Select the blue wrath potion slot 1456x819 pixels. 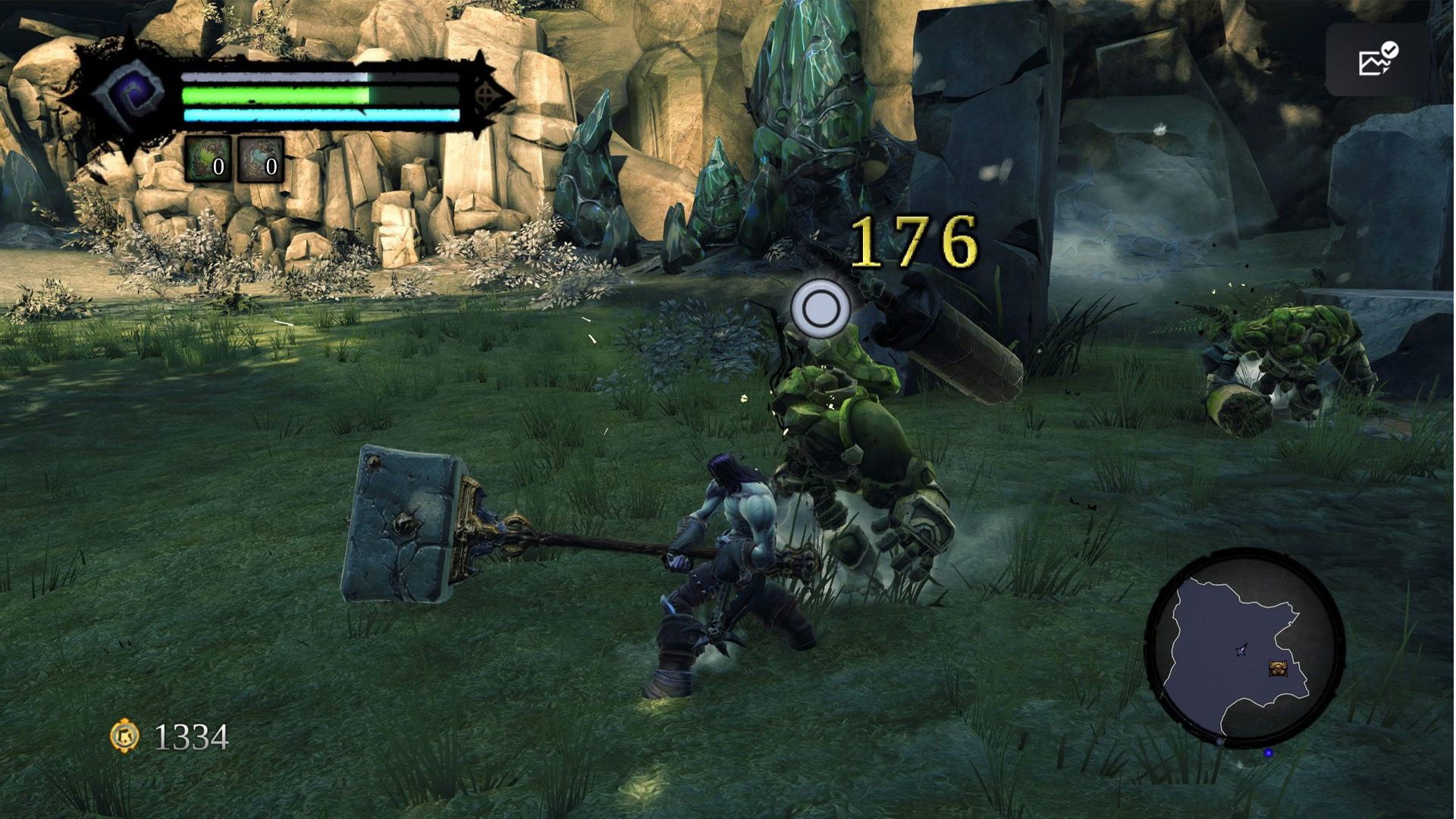pos(260,159)
